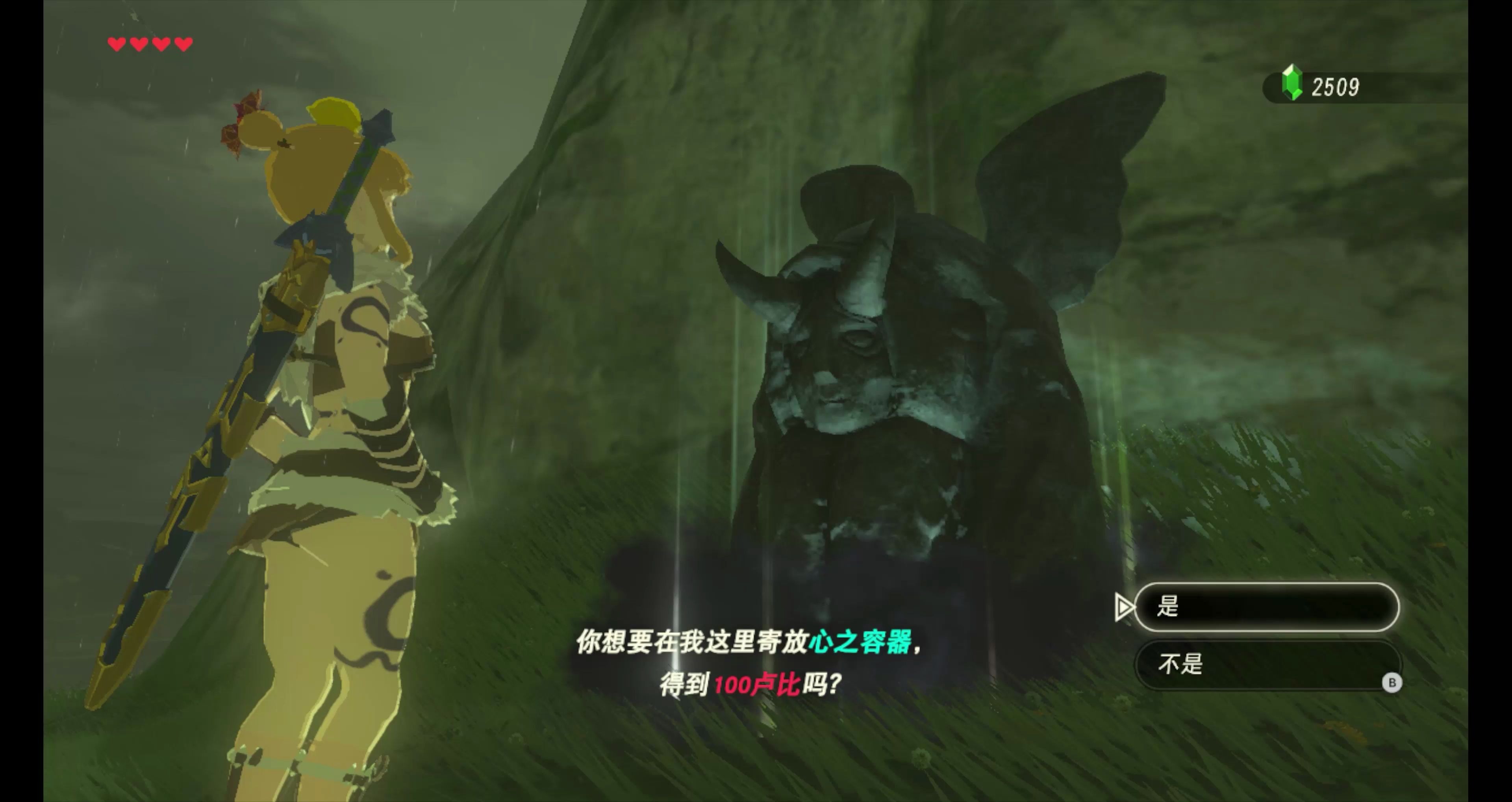Click the rupee counter showing 2509
This screenshot has height=802, width=1512.
1336,87
